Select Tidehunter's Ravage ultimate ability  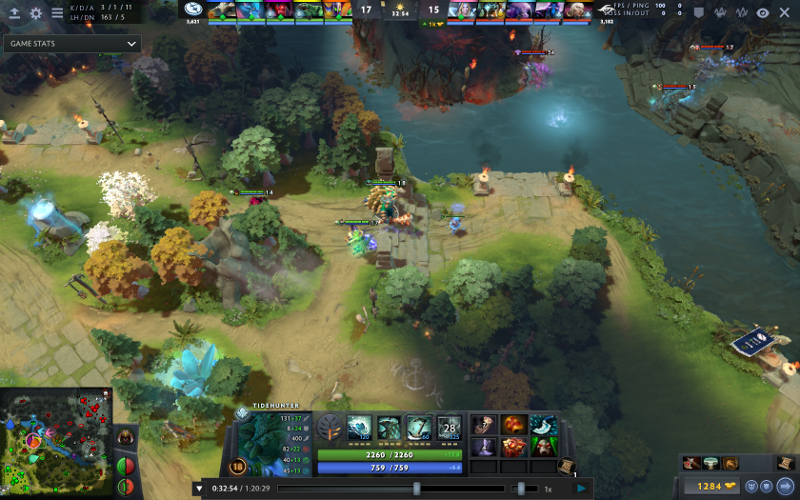tap(449, 428)
